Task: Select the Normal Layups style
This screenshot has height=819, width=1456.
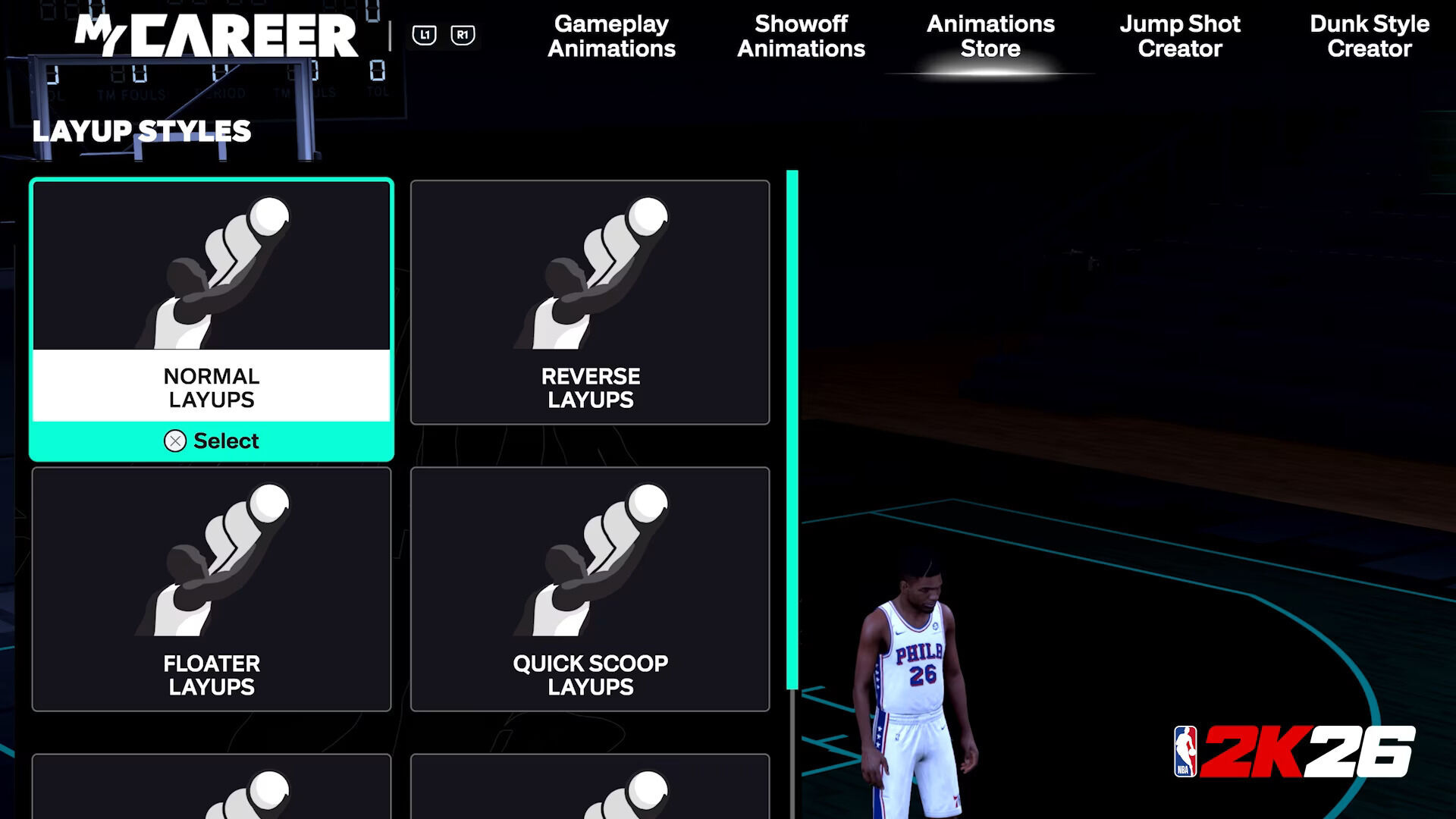Action: pyautogui.click(x=212, y=318)
